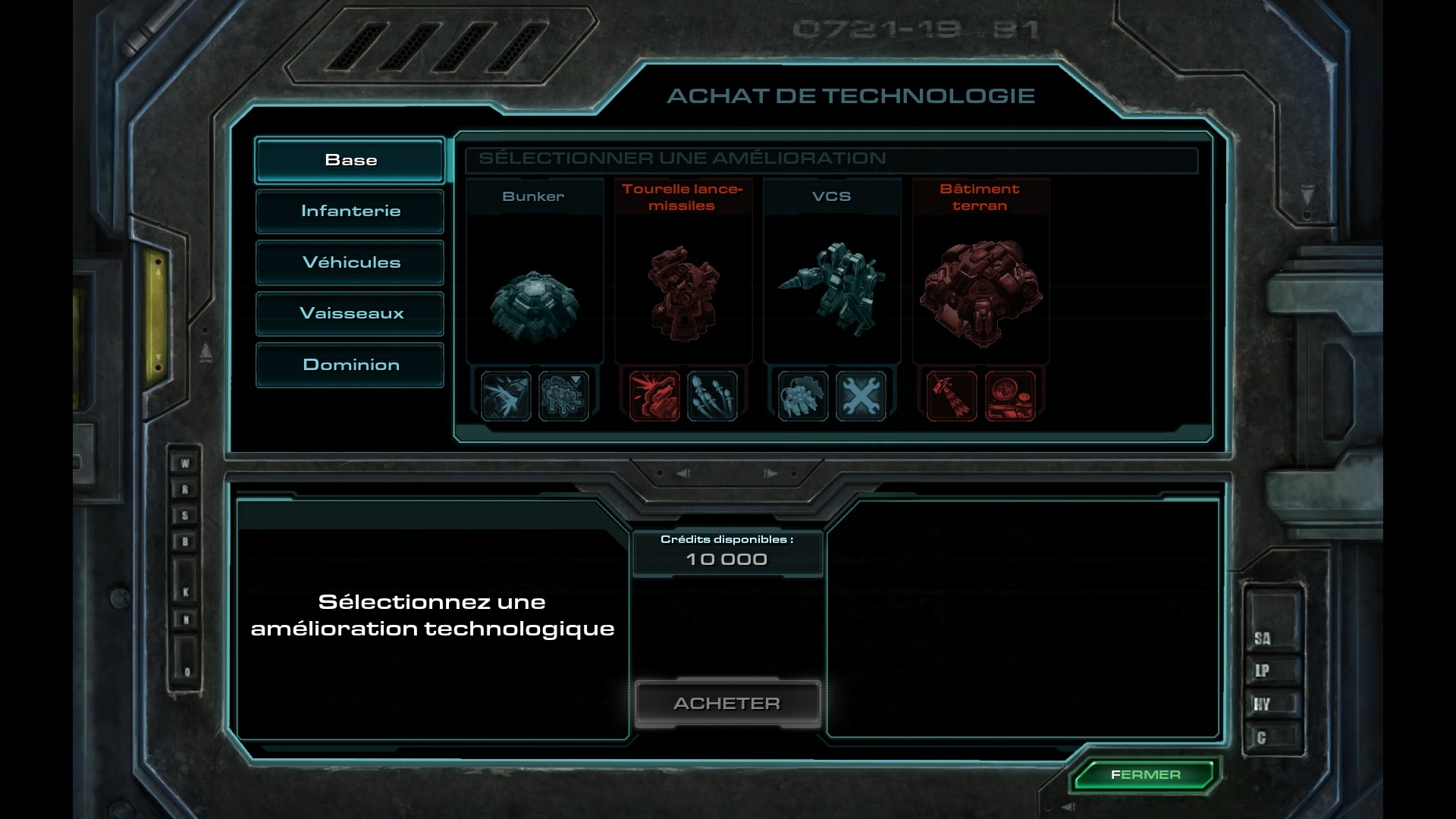Select the VCS first upgrade icon

[803, 395]
